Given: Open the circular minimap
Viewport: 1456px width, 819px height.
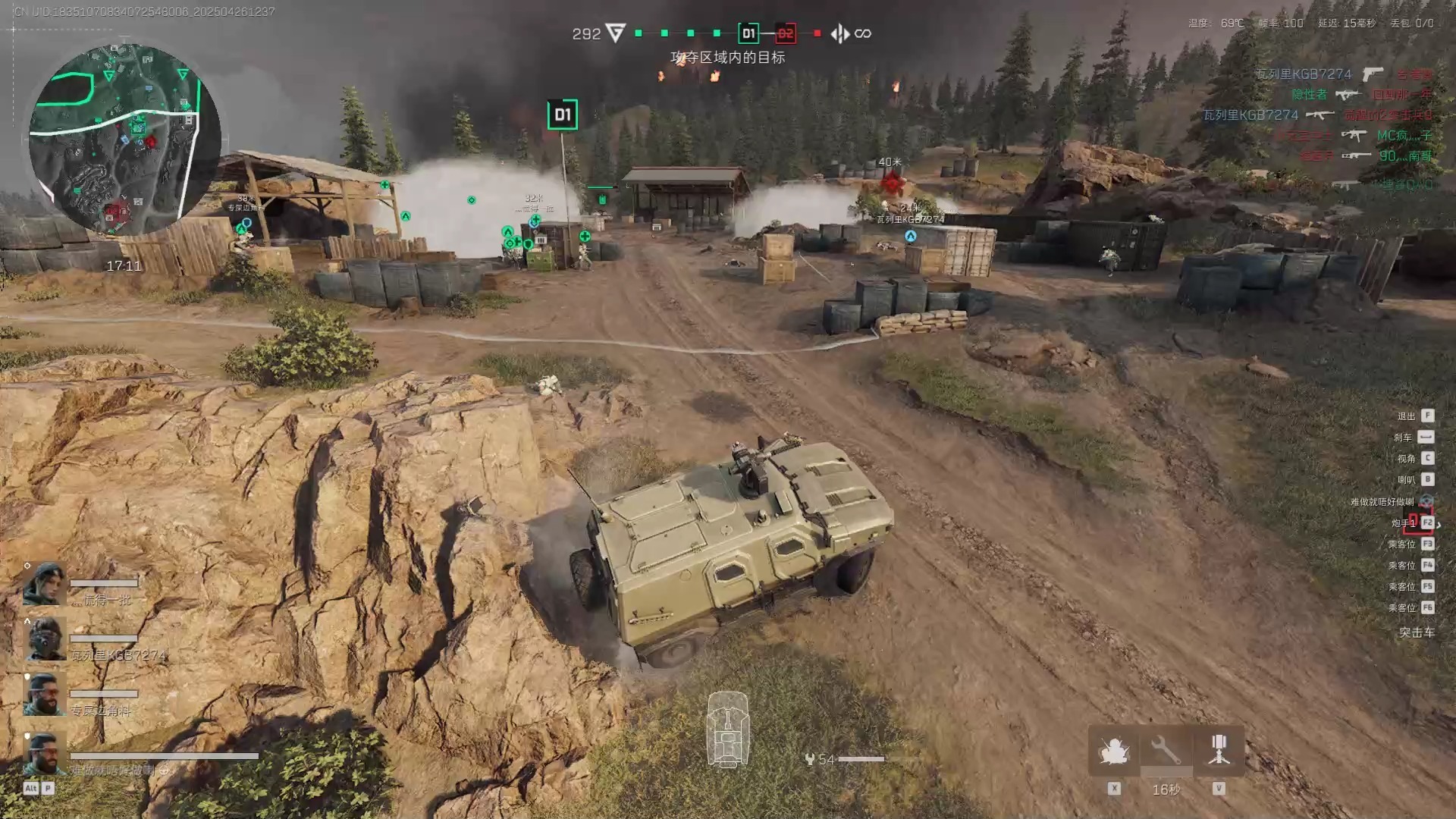Looking at the screenshot, I should point(125,139).
